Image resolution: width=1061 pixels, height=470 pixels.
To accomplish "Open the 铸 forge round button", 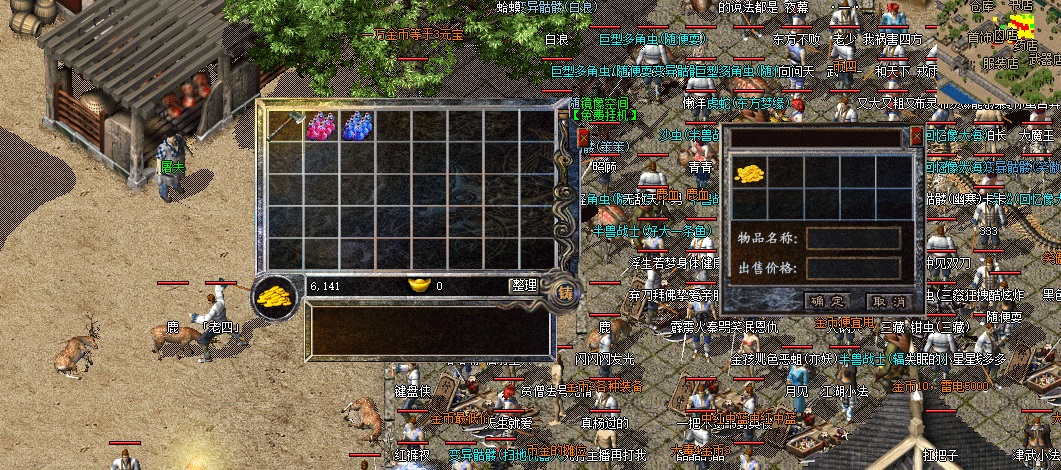I will click(566, 292).
